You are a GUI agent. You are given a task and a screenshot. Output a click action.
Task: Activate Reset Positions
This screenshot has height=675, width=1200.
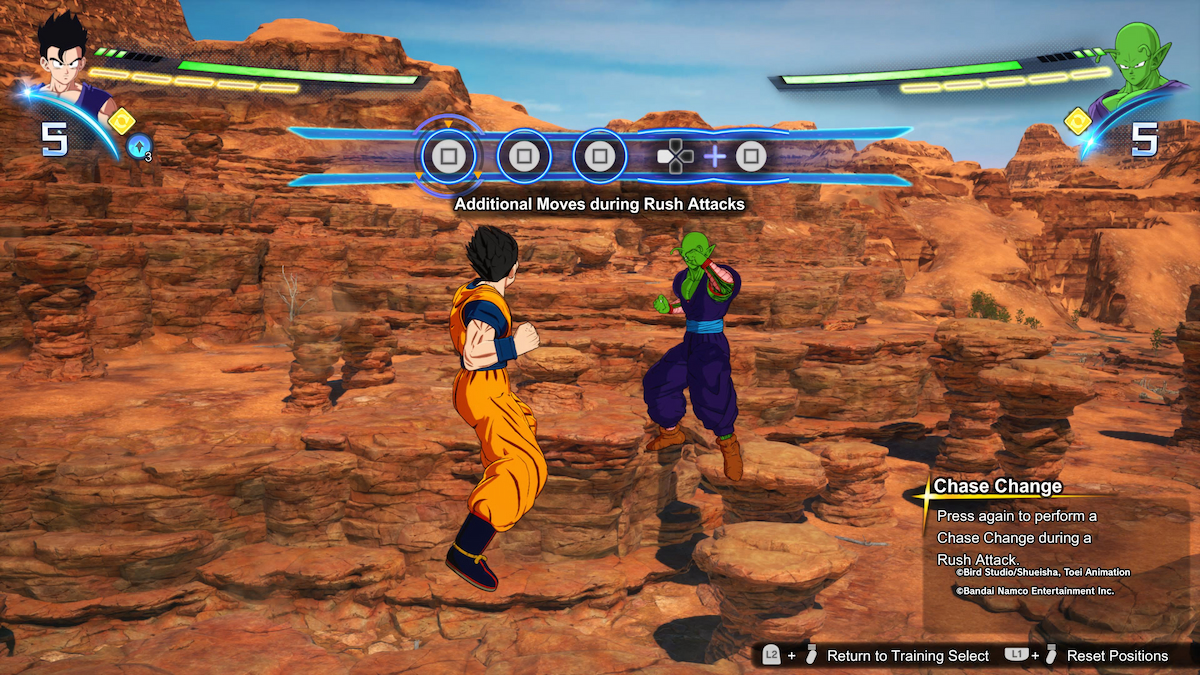(x=1117, y=656)
